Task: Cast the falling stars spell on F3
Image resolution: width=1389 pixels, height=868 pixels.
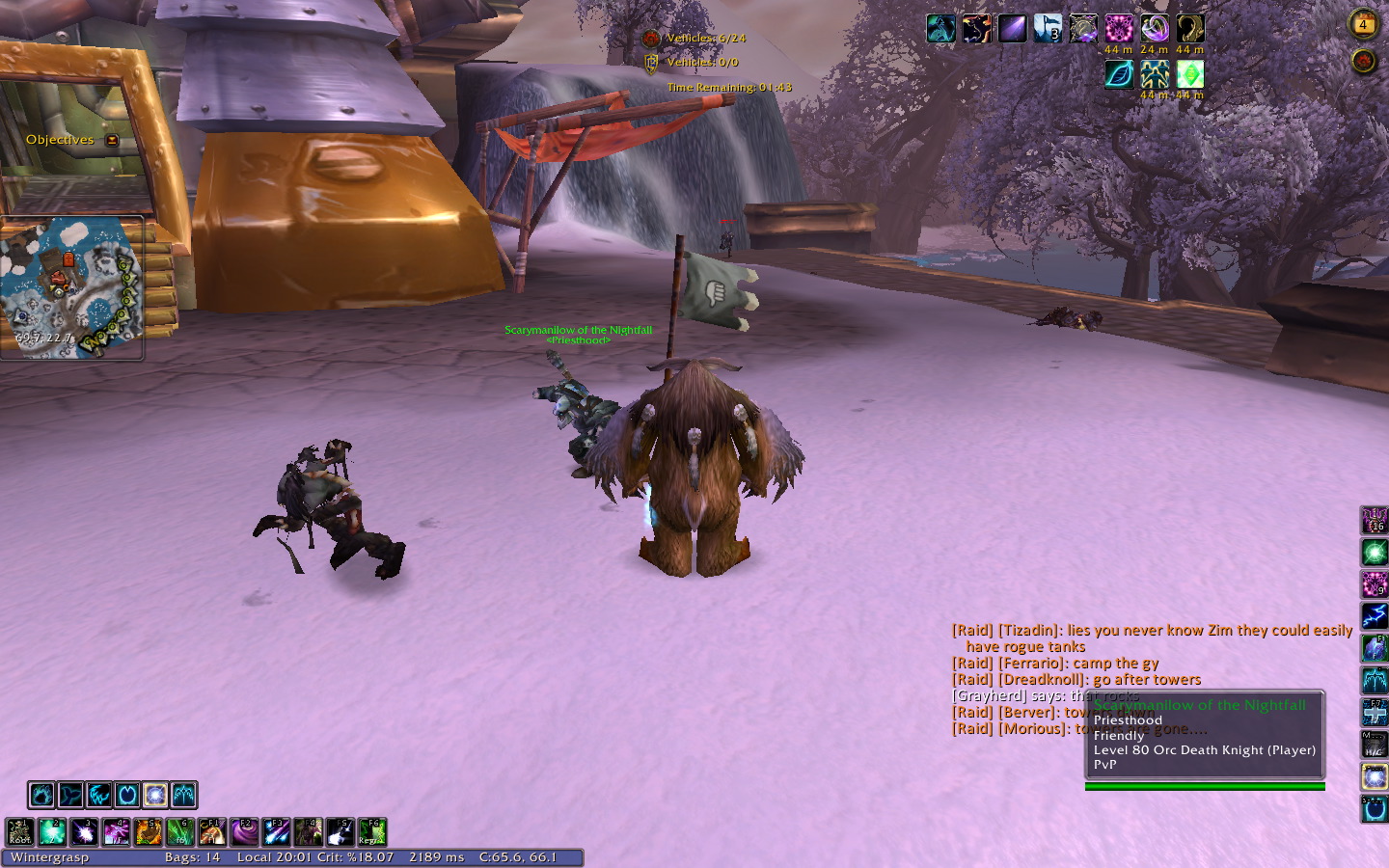Action: [x=276, y=831]
